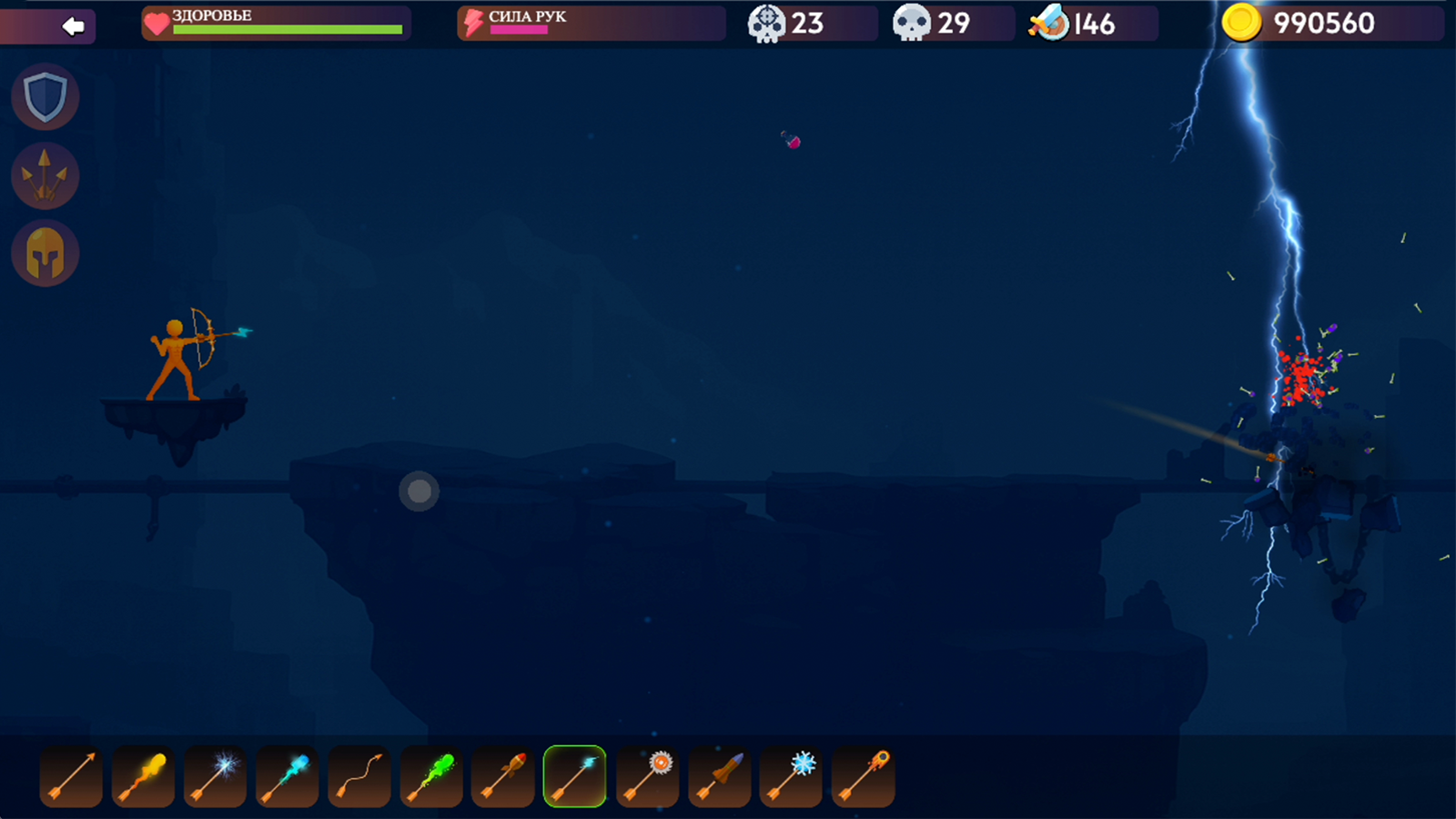Choose the missile projectile
Image resolution: width=1456 pixels, height=819 pixels.
point(719,777)
